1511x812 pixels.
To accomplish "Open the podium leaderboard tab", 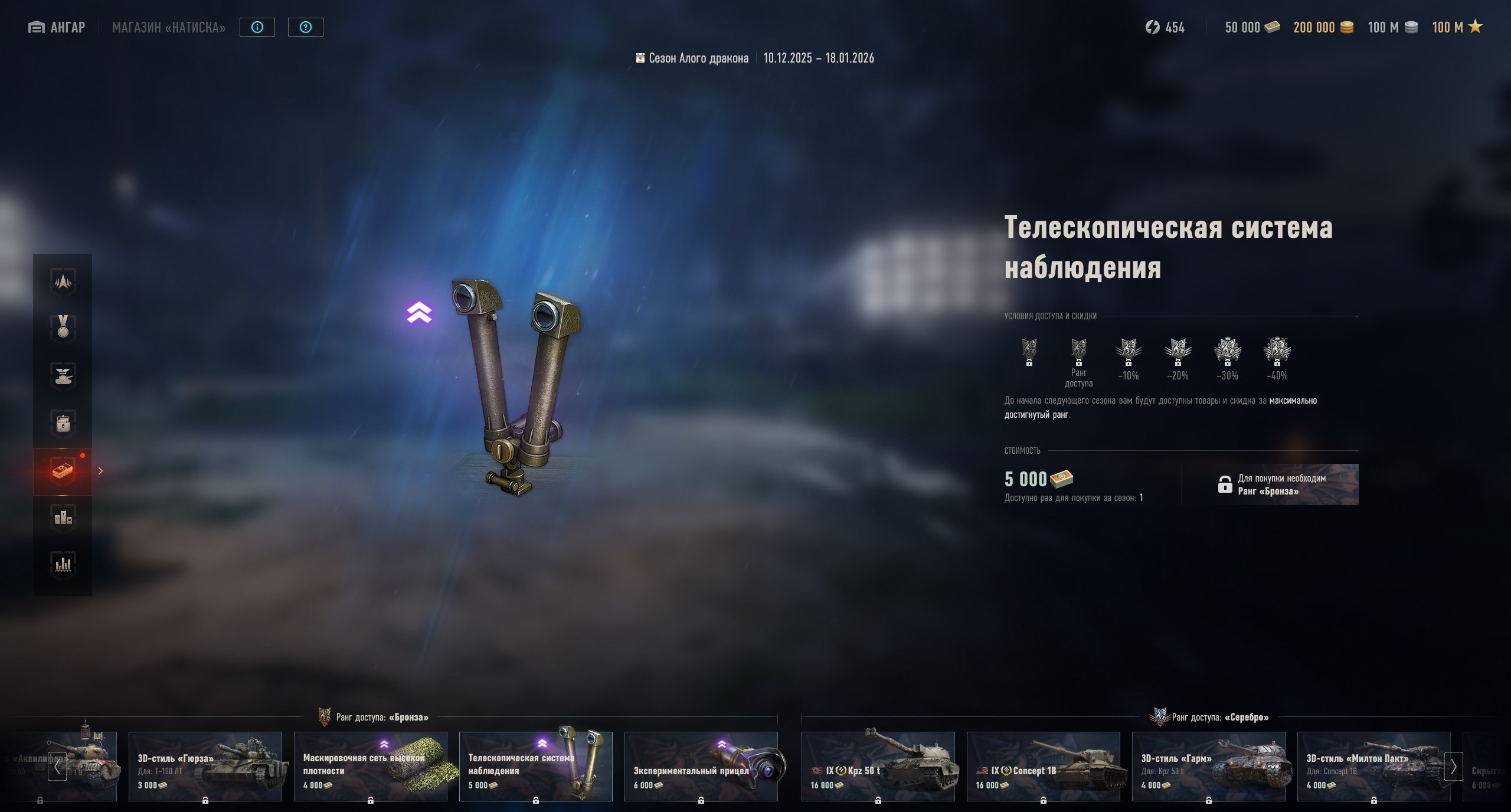I will click(63, 518).
